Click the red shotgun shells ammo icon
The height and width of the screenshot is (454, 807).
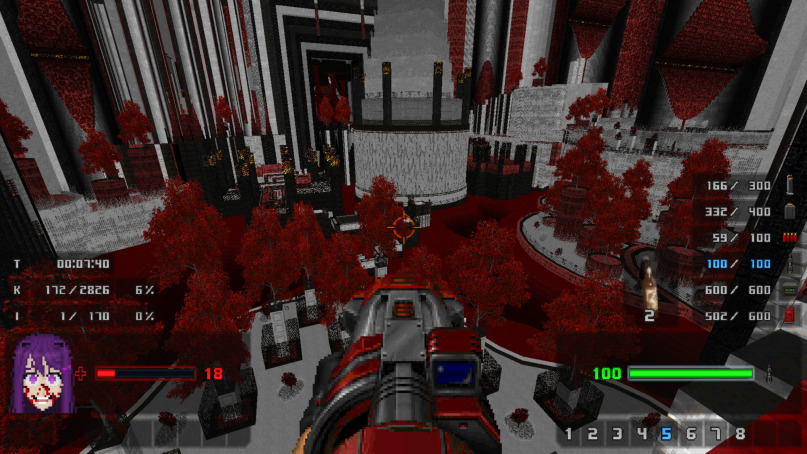789,237
